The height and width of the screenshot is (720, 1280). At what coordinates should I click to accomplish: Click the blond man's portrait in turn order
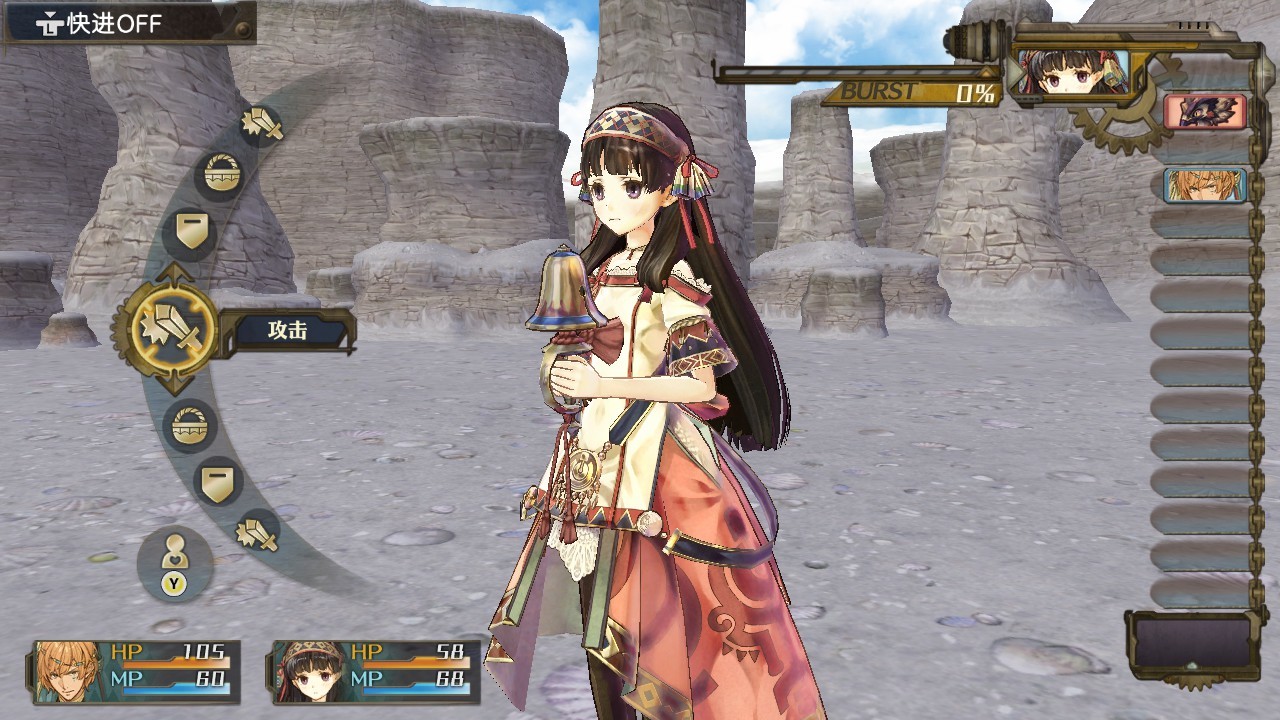(1205, 185)
